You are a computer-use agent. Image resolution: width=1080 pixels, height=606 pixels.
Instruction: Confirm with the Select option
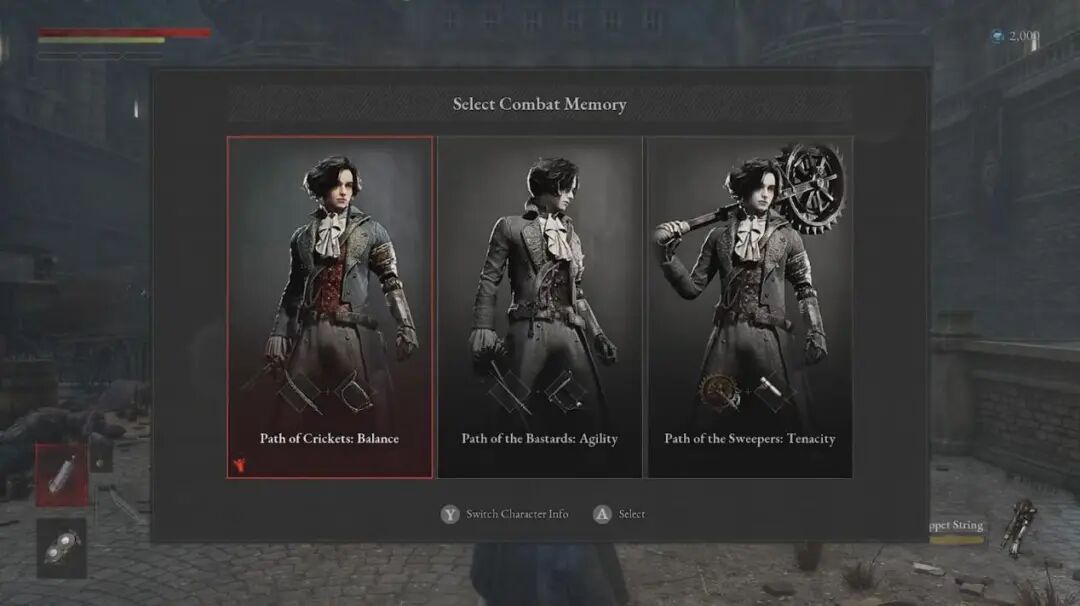[620, 514]
